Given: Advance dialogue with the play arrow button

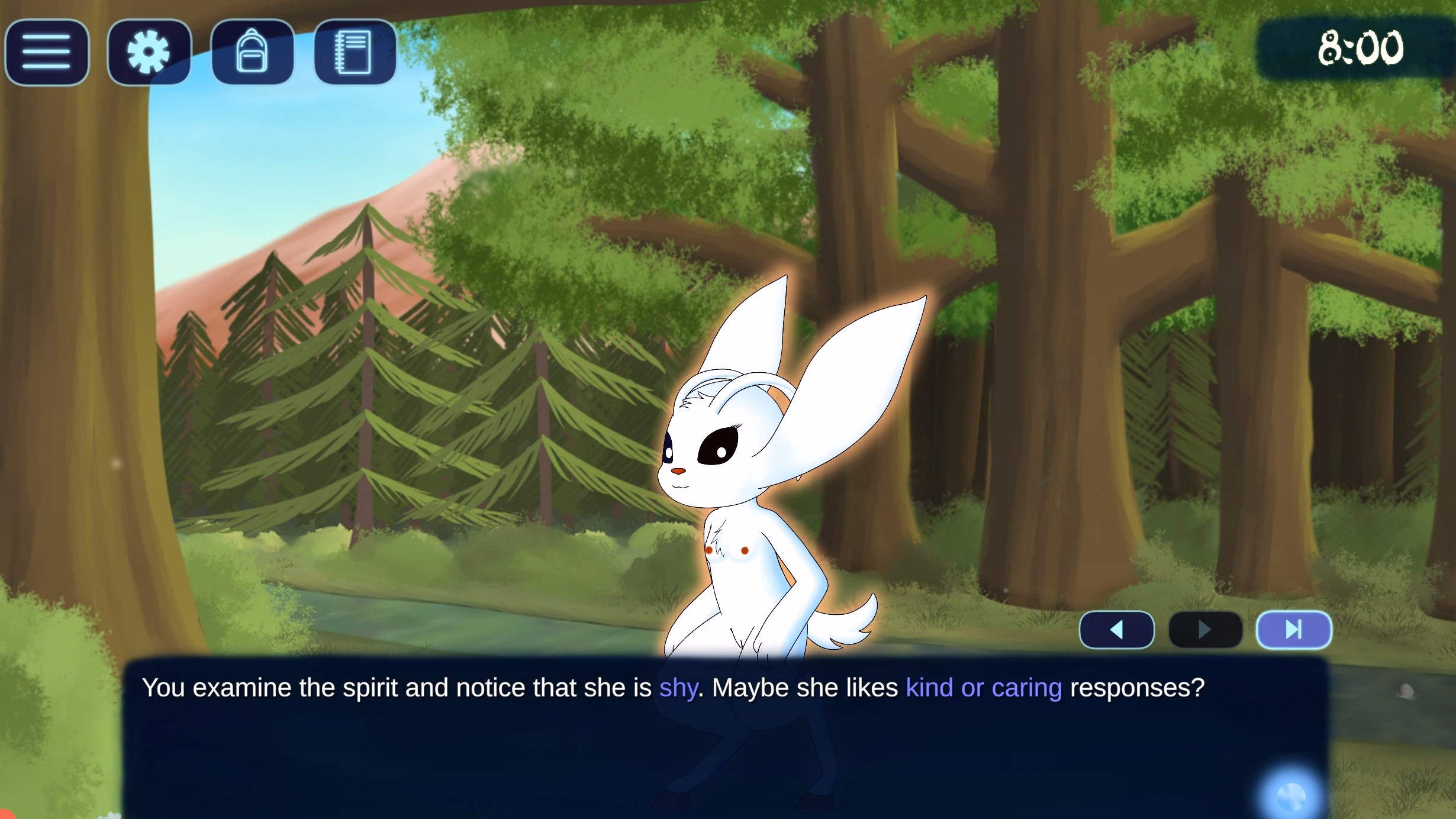Looking at the screenshot, I should 1205,630.
